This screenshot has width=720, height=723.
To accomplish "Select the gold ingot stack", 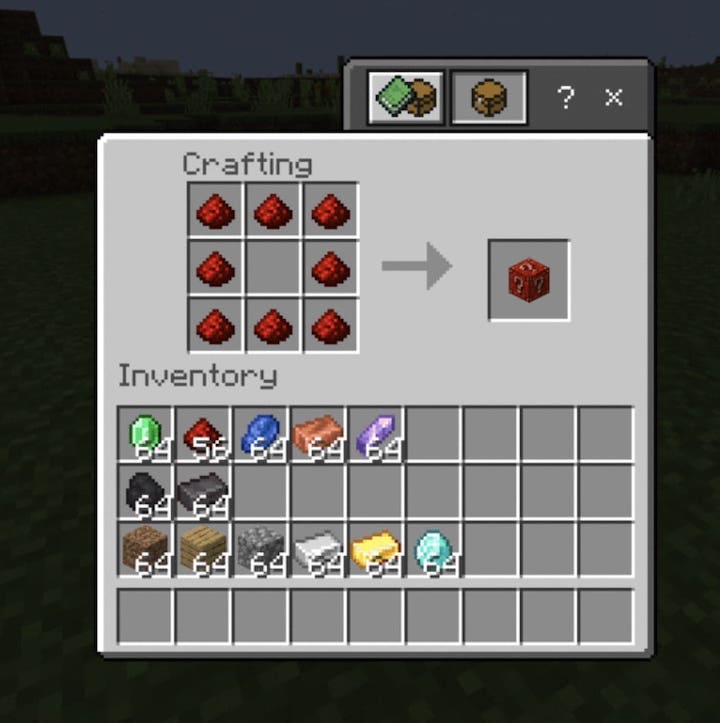I will 376,549.
